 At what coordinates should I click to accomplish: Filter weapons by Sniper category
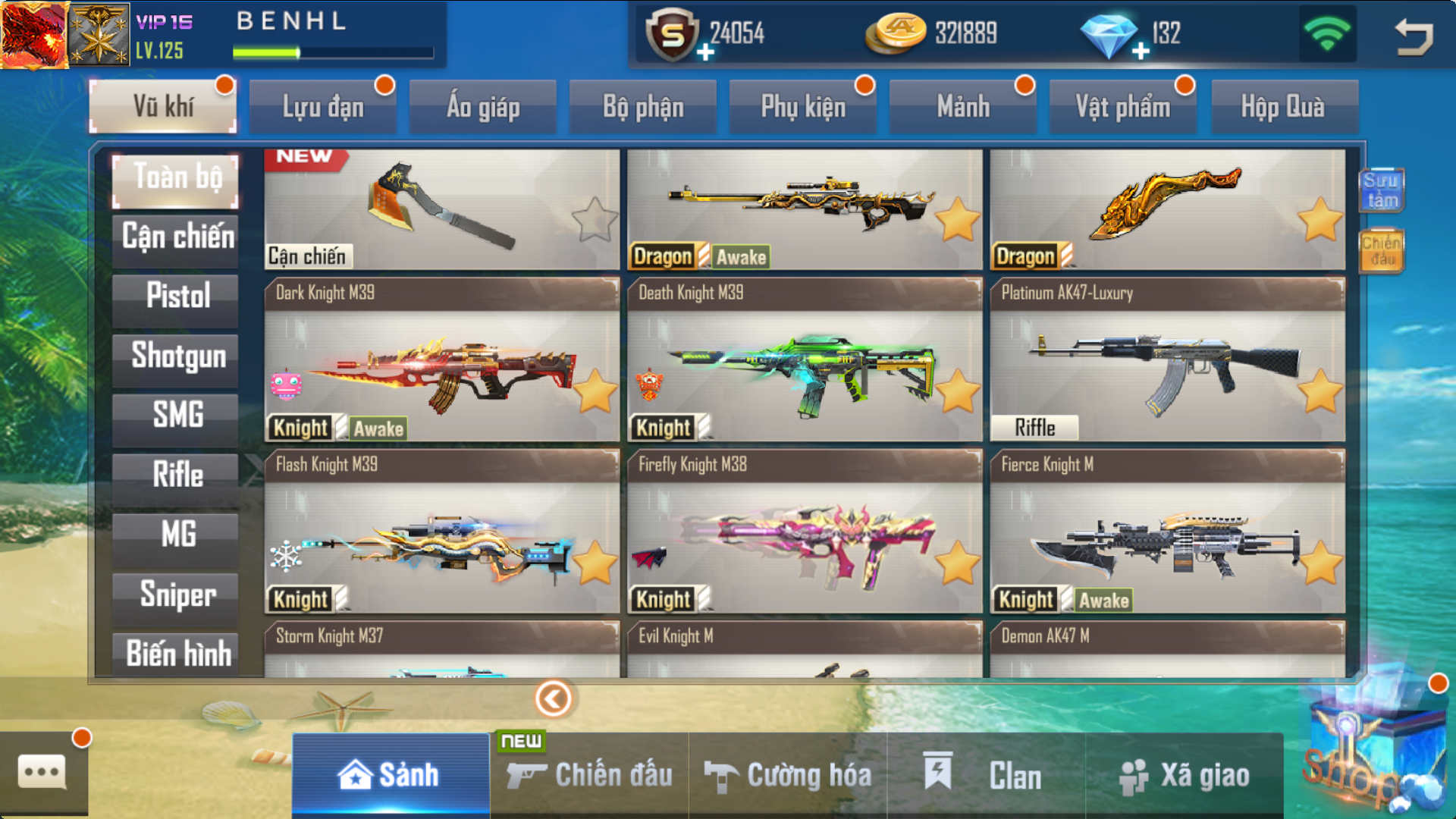tap(177, 594)
